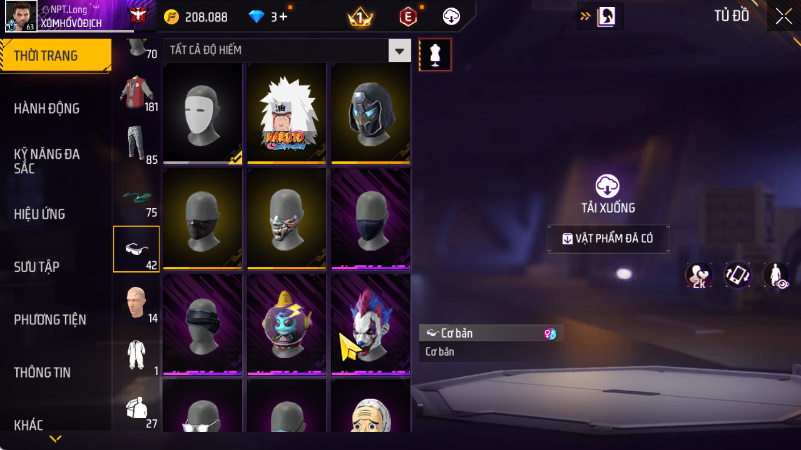
Task: Click the TẢI XUỐNG download button
Action: [x=608, y=193]
